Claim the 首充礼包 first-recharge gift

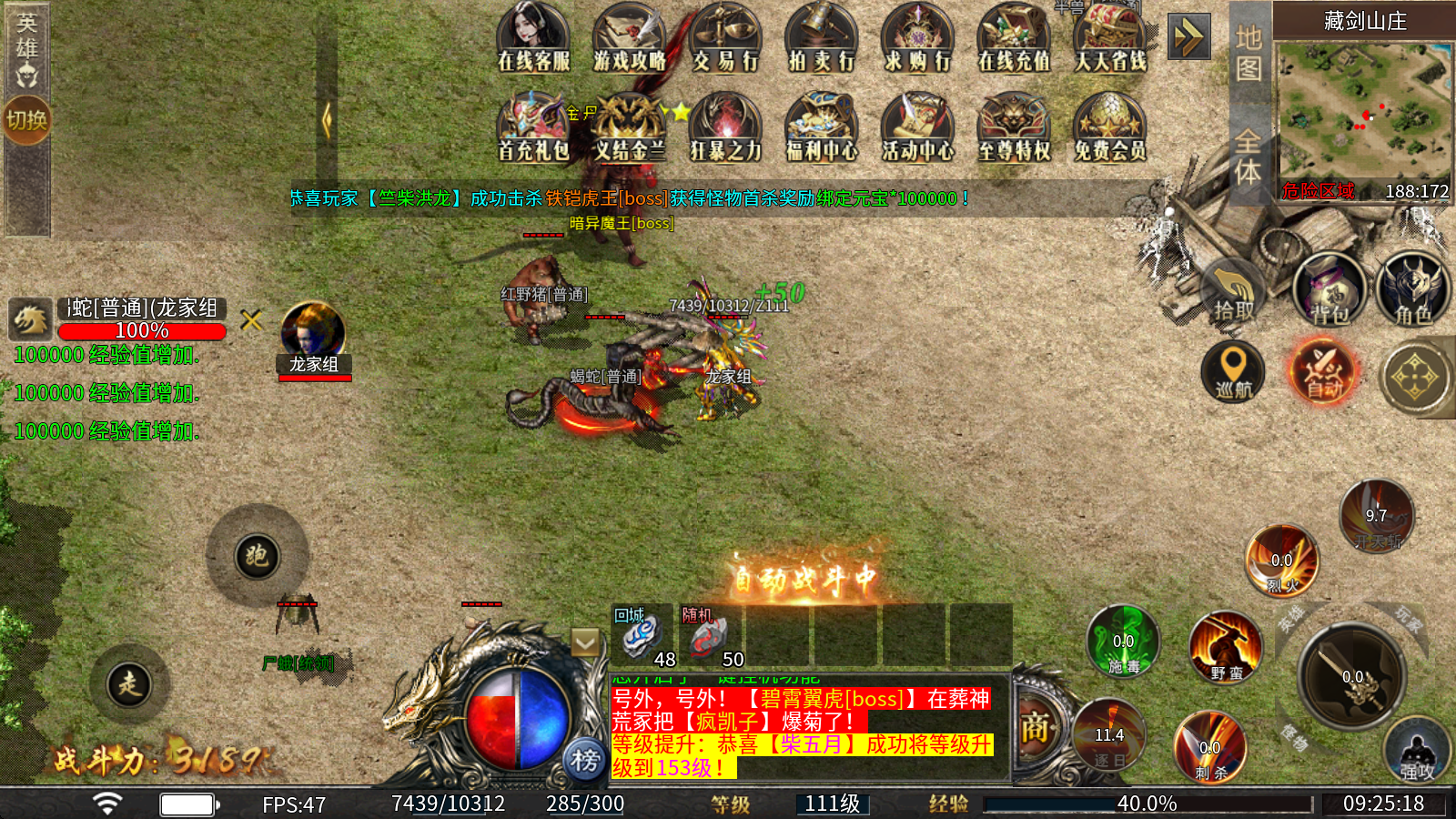pos(533,127)
